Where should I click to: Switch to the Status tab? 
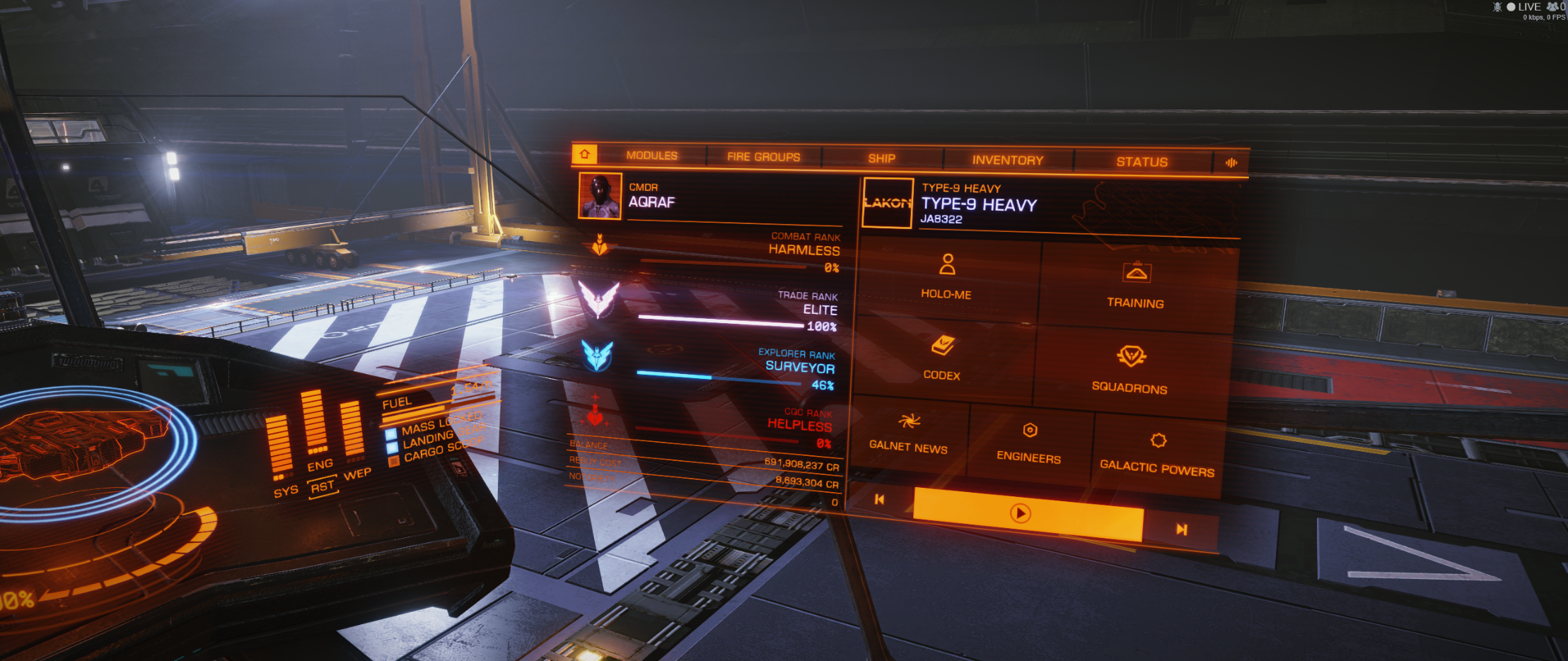click(1142, 162)
